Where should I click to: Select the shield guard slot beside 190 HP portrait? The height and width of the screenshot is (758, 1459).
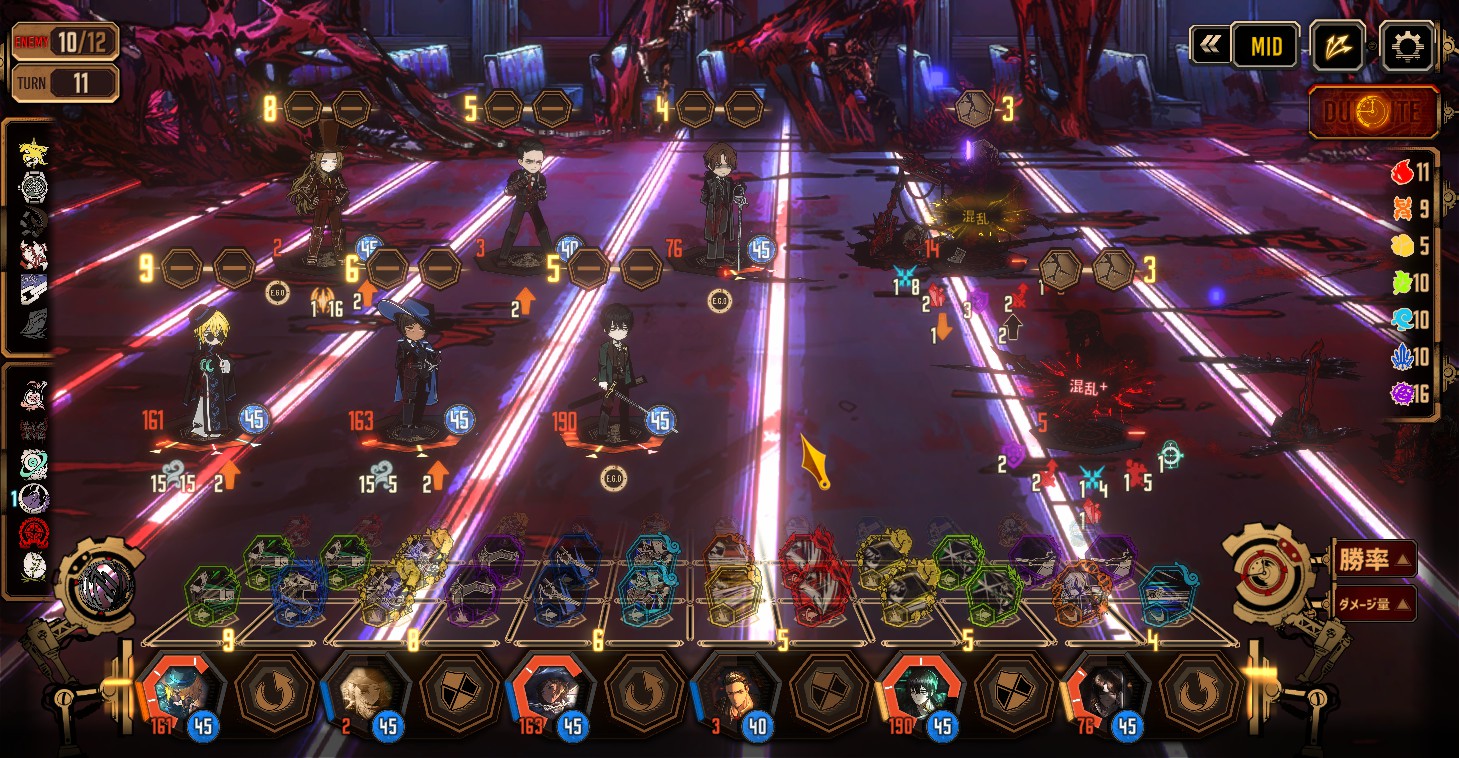click(1015, 692)
